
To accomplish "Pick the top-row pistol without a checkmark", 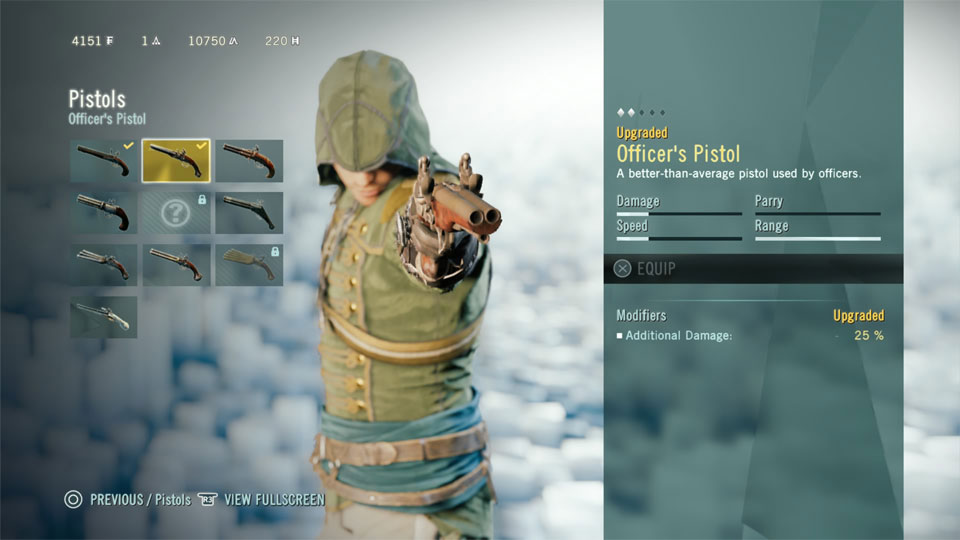I will tap(249, 161).
